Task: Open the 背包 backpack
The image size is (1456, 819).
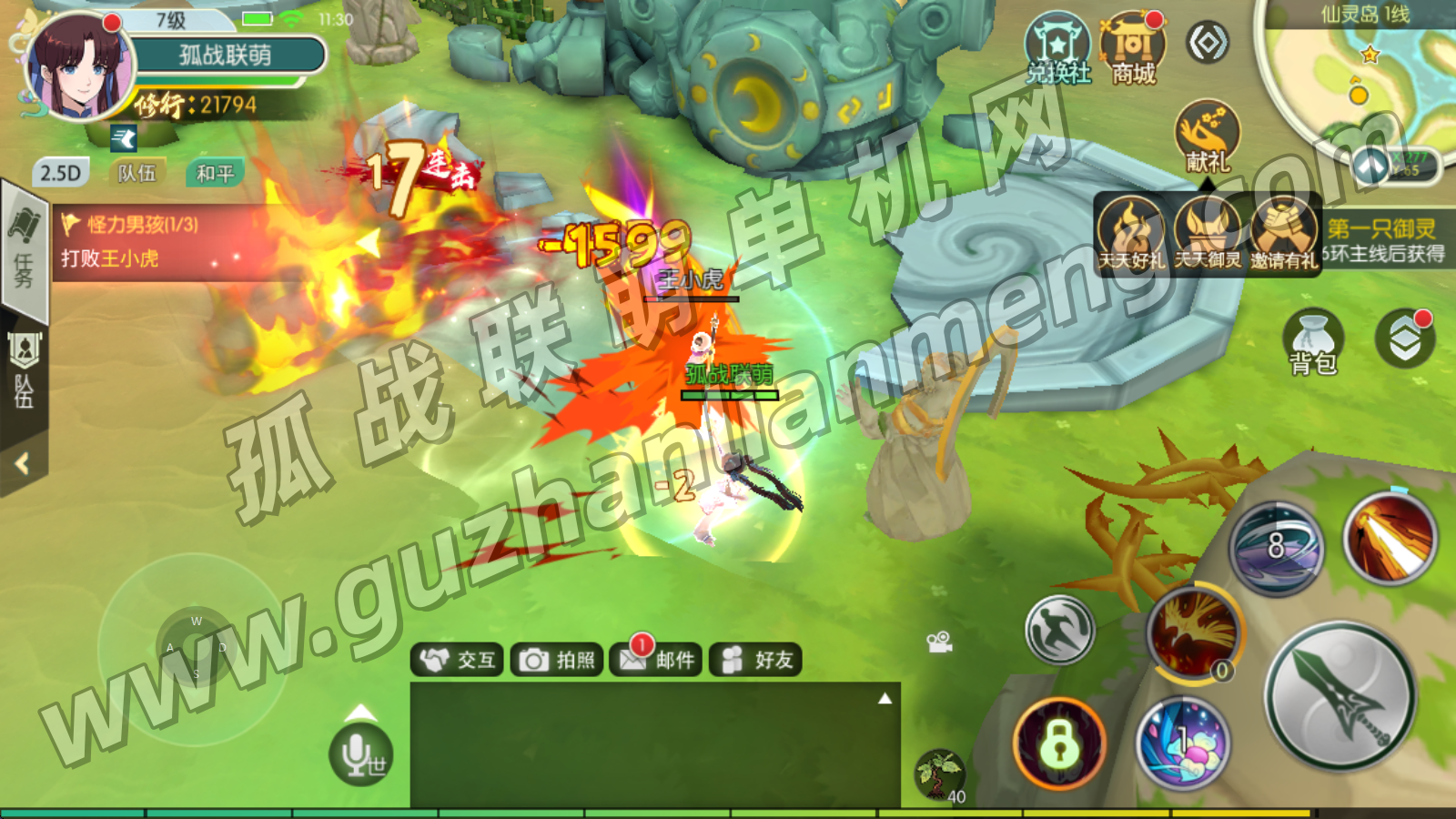Action: 1312,343
